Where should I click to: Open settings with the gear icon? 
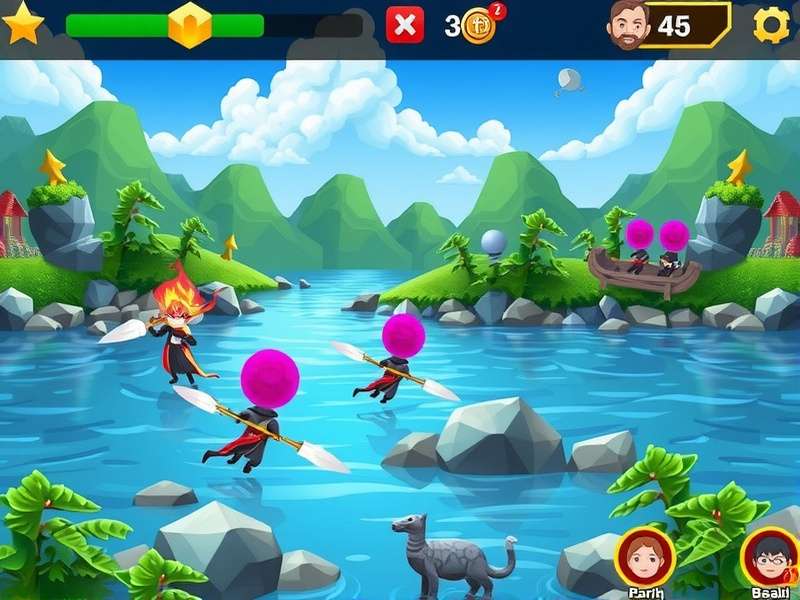(x=771, y=24)
